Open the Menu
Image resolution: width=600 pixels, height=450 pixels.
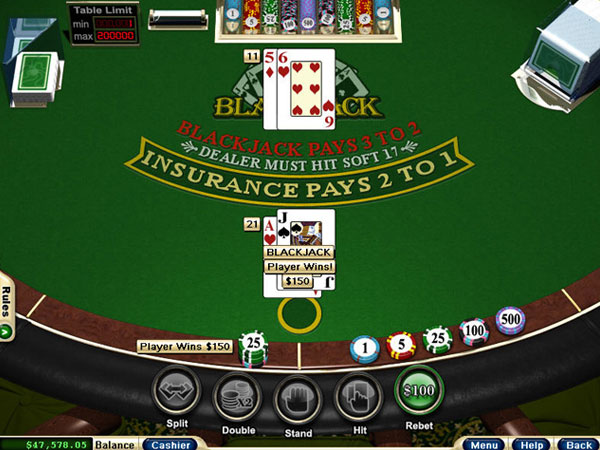tap(483, 444)
